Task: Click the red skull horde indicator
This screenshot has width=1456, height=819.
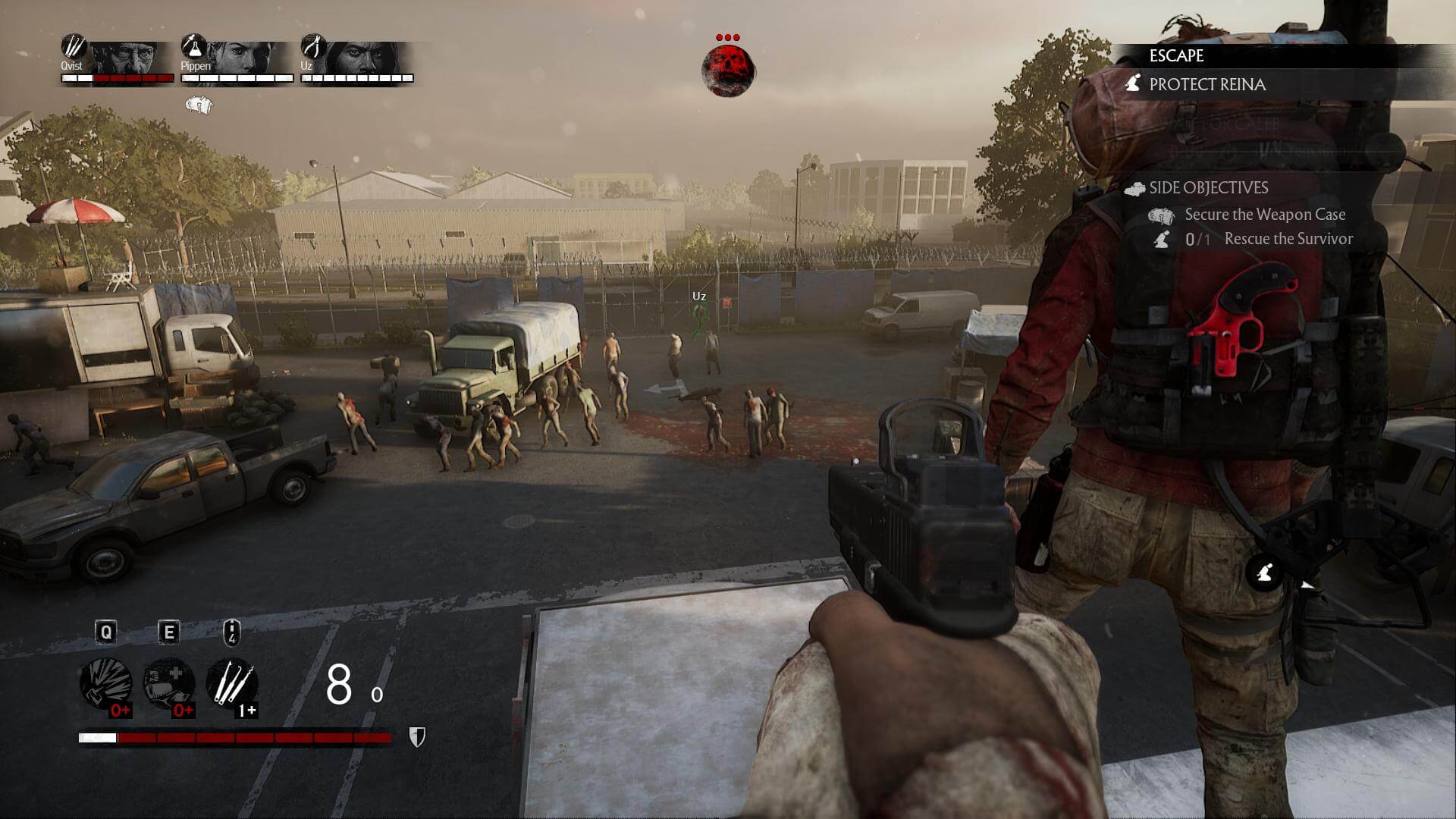Action: (728, 71)
